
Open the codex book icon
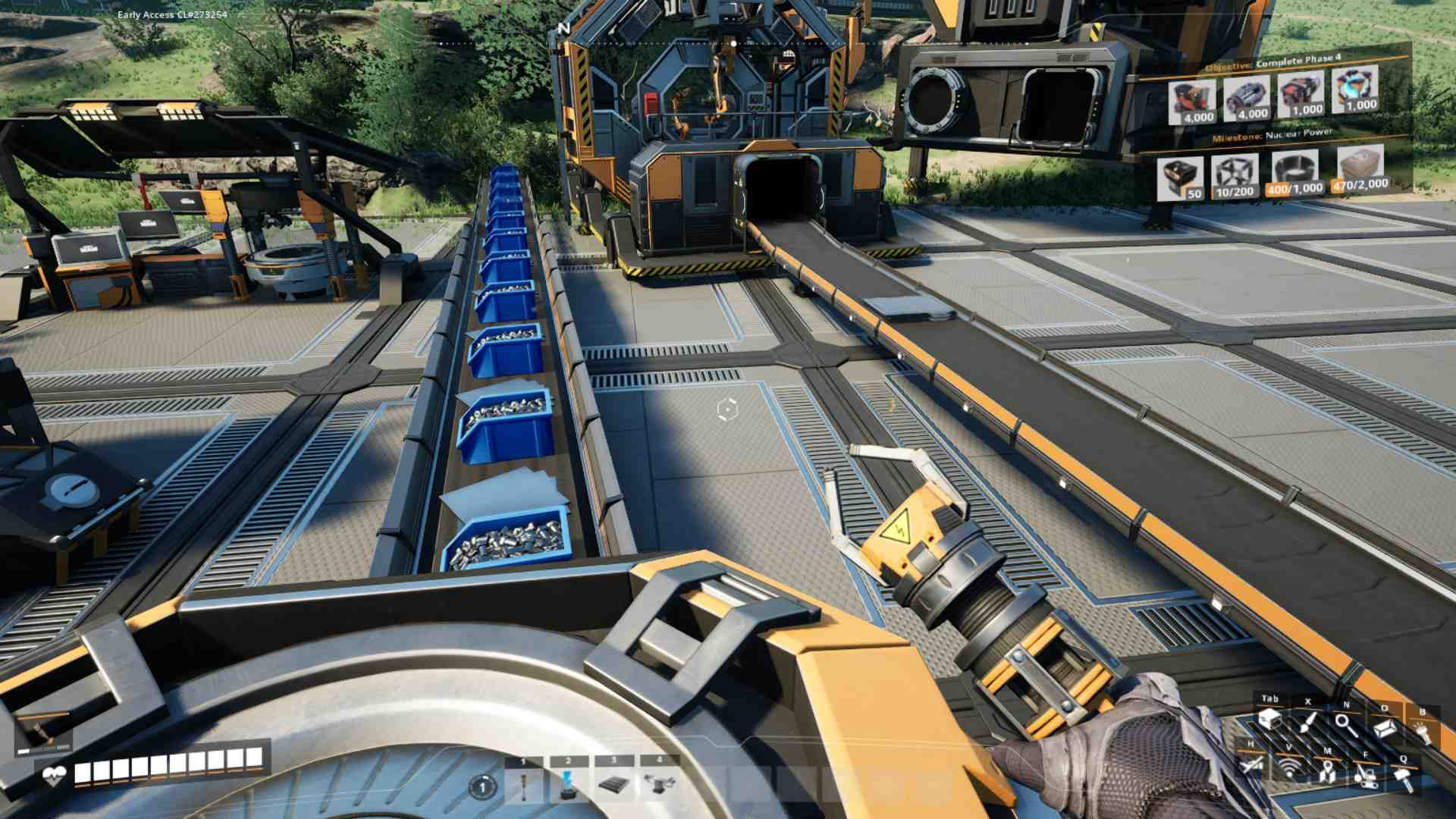1385,728
